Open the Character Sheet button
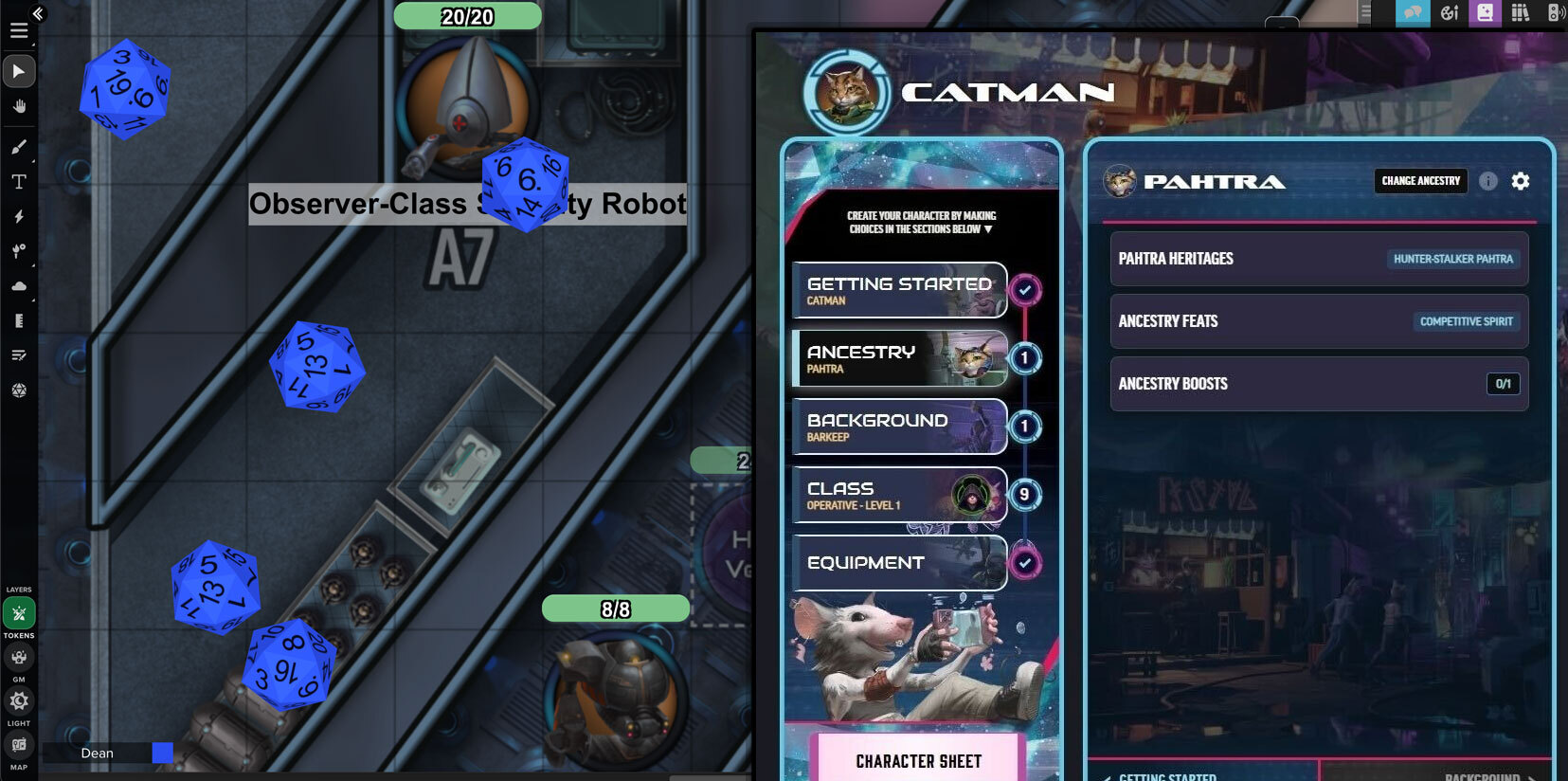 [919, 760]
